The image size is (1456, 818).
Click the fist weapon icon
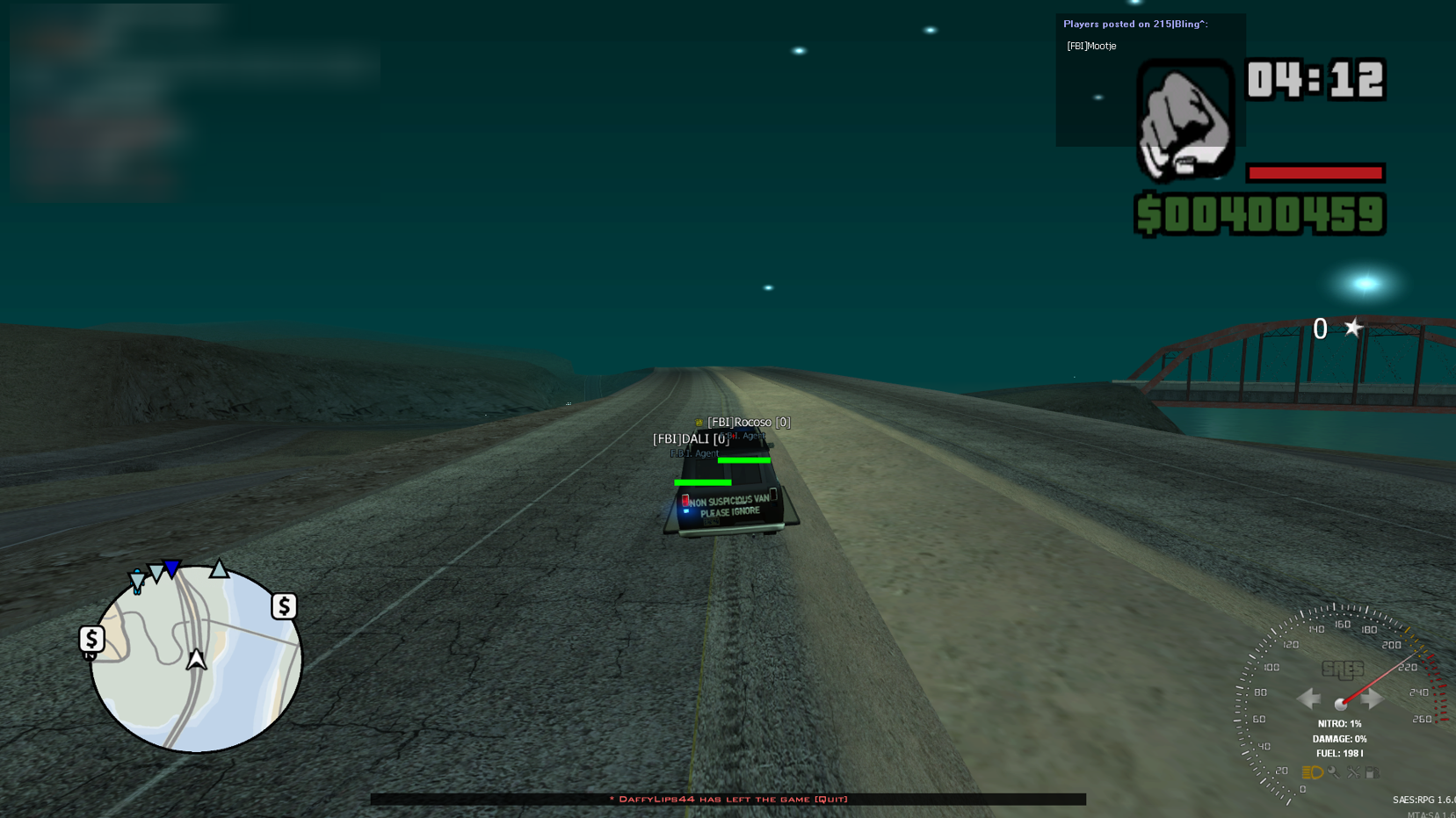(x=1184, y=120)
